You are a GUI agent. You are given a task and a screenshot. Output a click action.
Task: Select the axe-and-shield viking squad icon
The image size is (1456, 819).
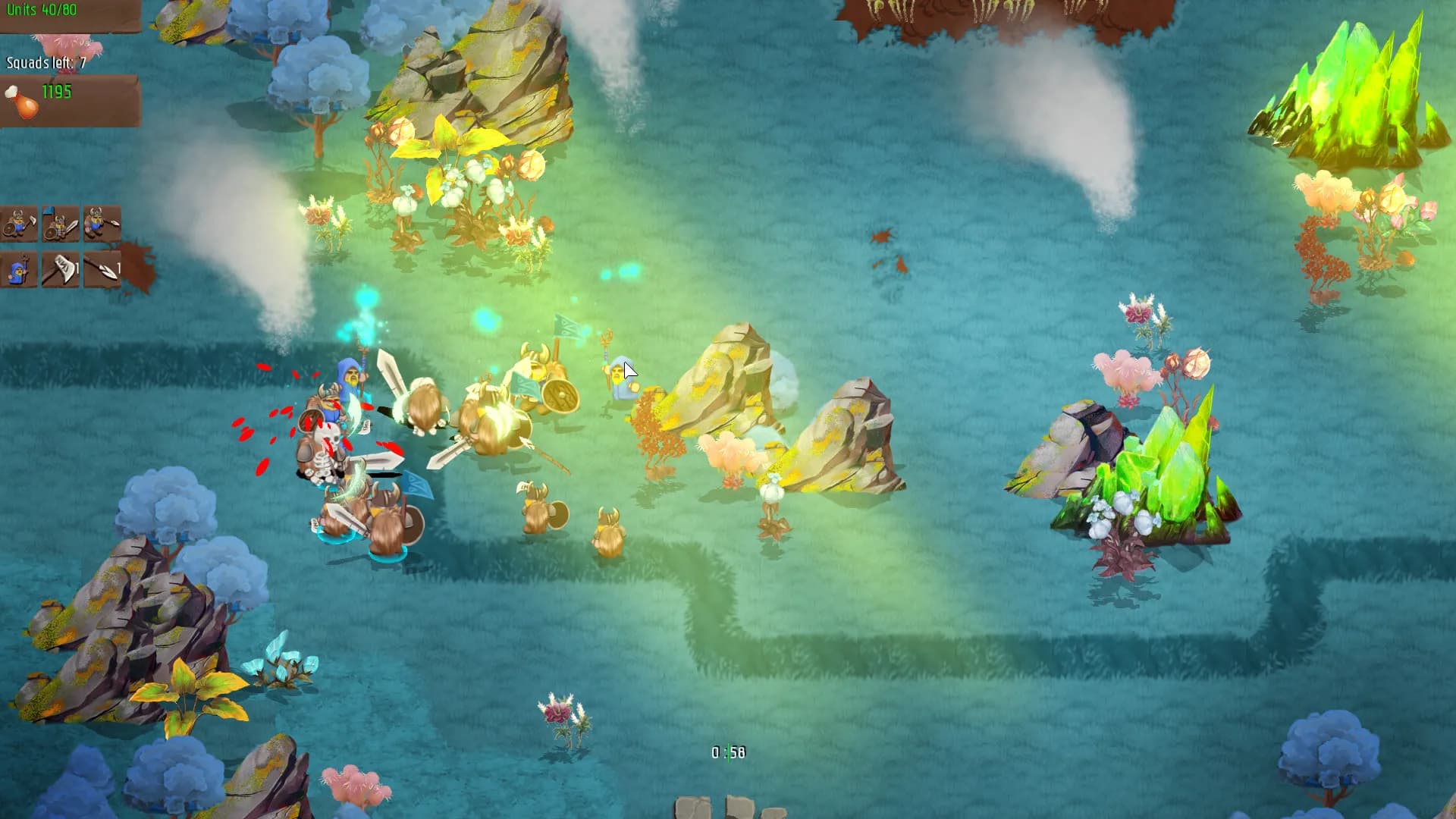[19, 224]
